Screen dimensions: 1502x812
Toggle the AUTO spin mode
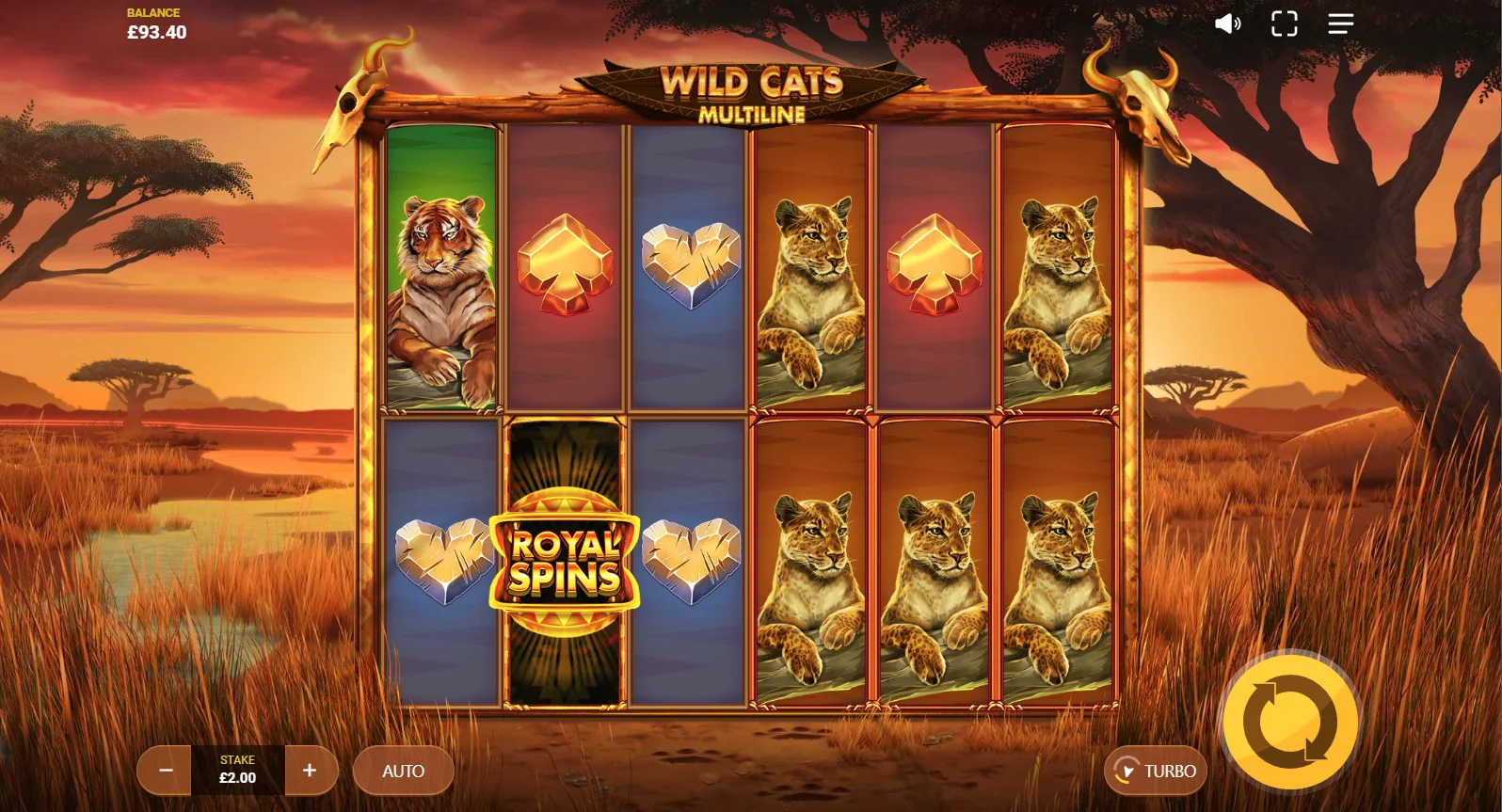(x=403, y=770)
